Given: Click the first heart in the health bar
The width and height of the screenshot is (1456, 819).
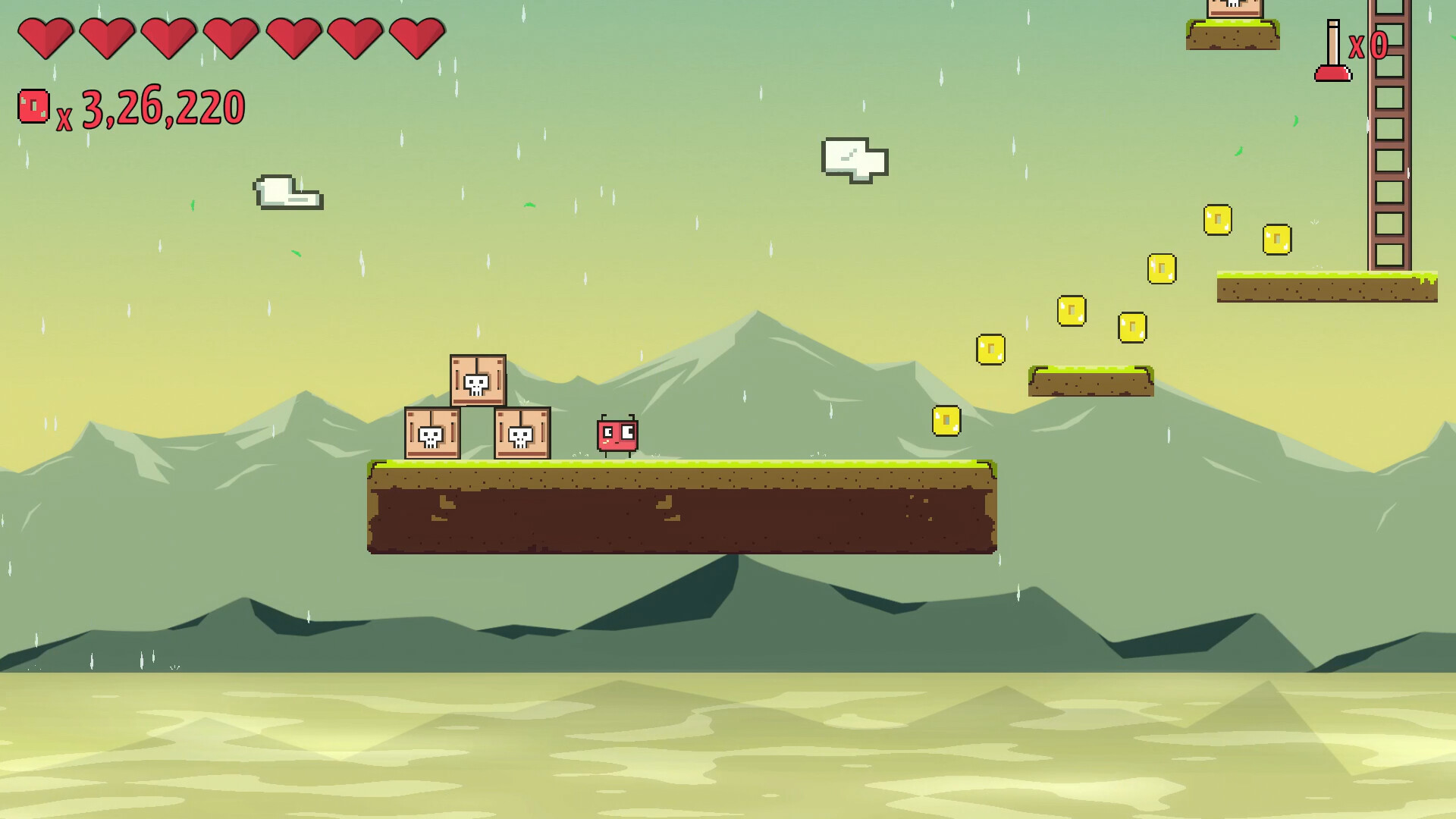Looking at the screenshot, I should coord(45,39).
